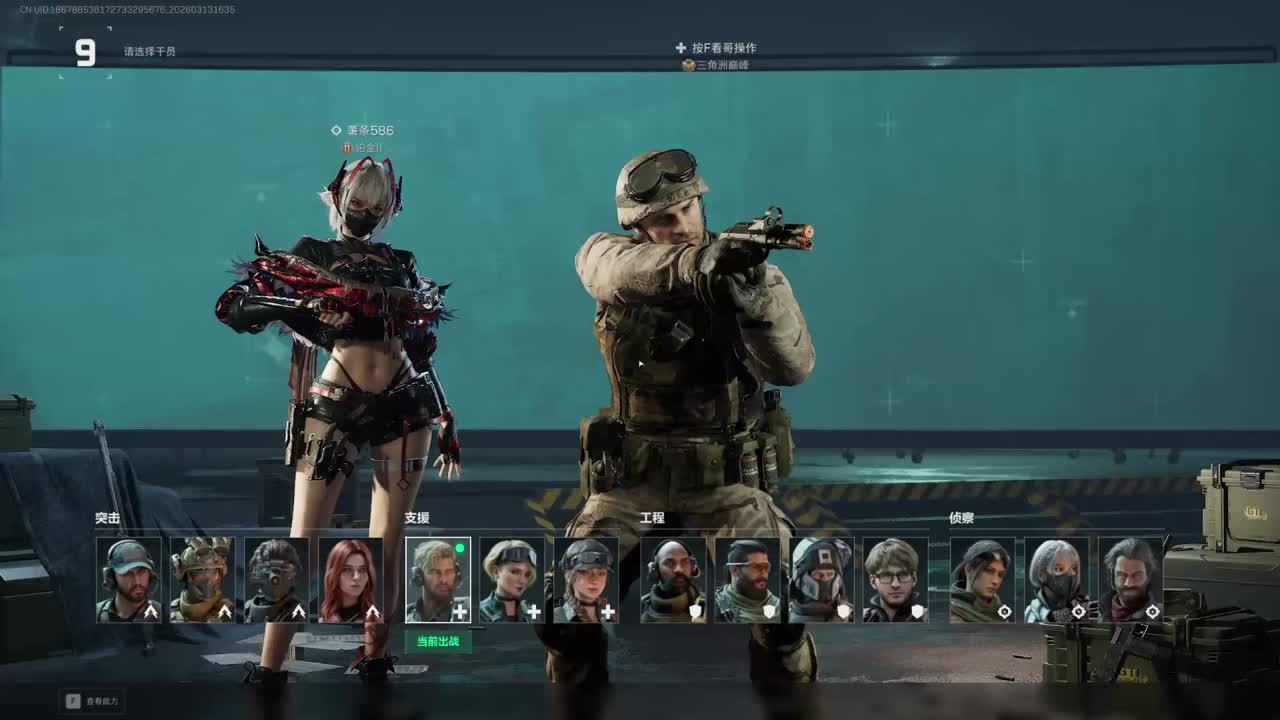Choose the assault operator in the camo helmet

pyautogui.click(x=203, y=580)
